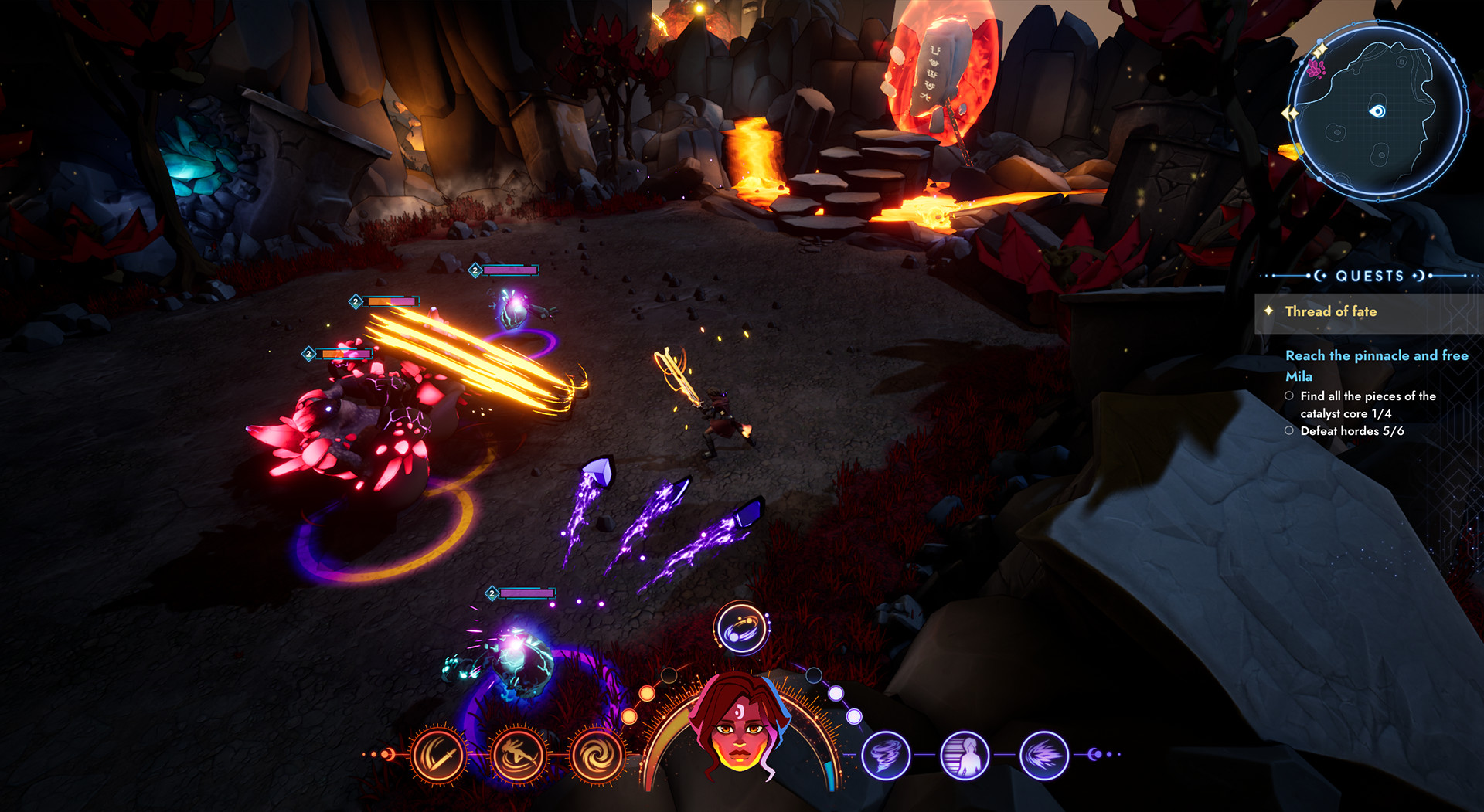Image resolution: width=1484 pixels, height=812 pixels.
Task: Select the Defeat hordes objective
Action: point(1351,431)
